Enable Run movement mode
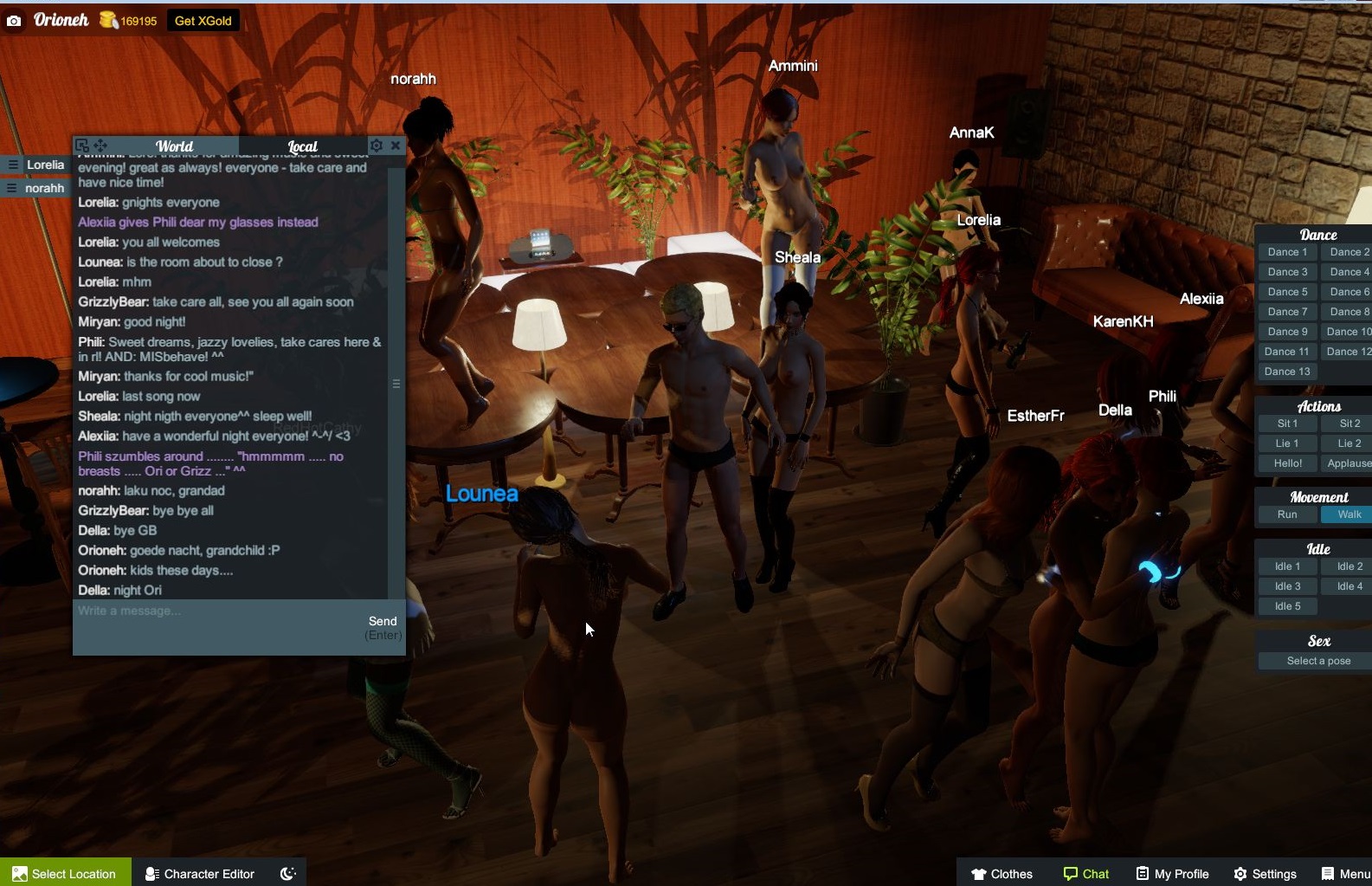This screenshot has width=1372, height=886. pos(1286,514)
